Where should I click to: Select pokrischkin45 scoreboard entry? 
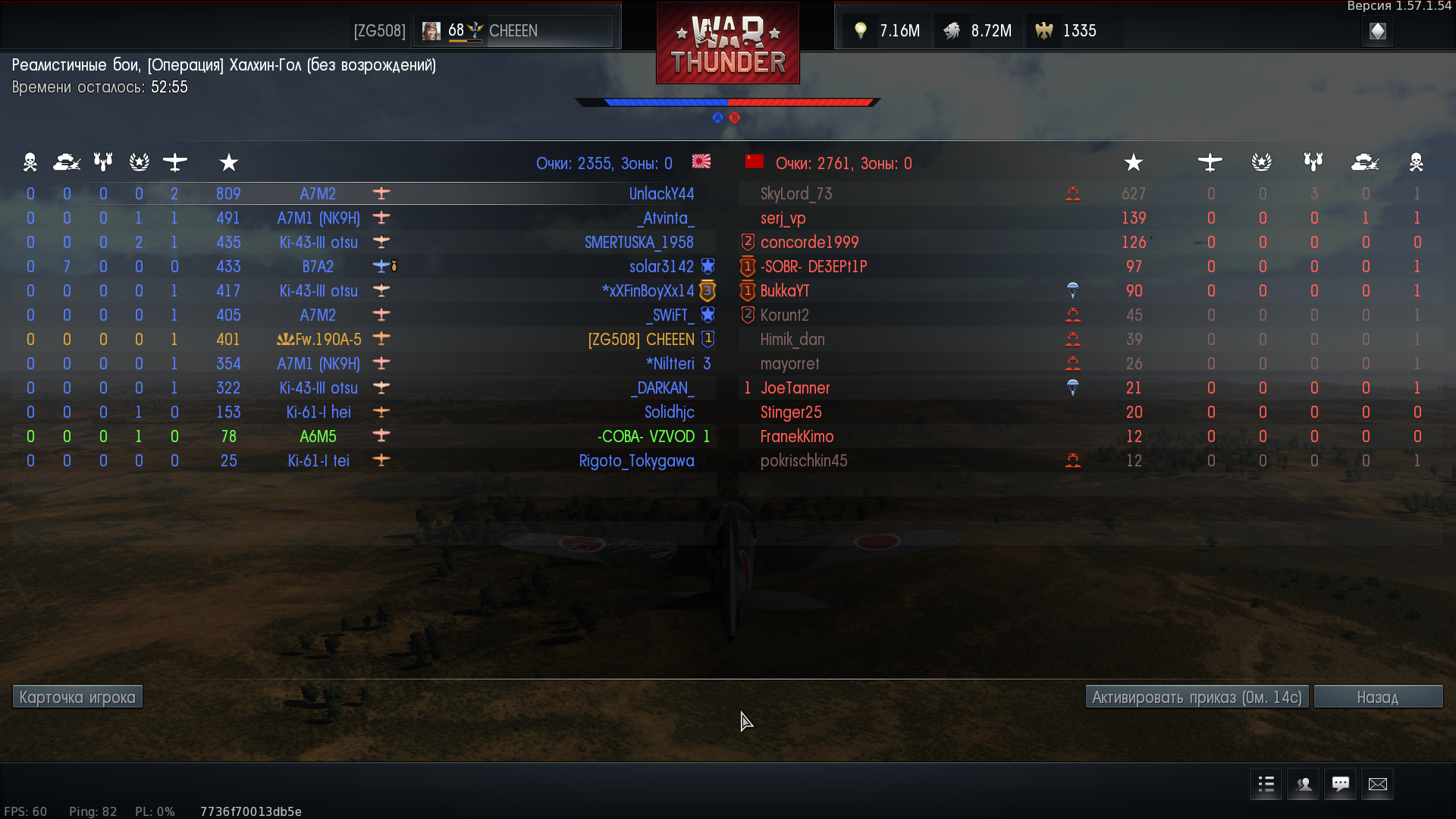point(804,461)
